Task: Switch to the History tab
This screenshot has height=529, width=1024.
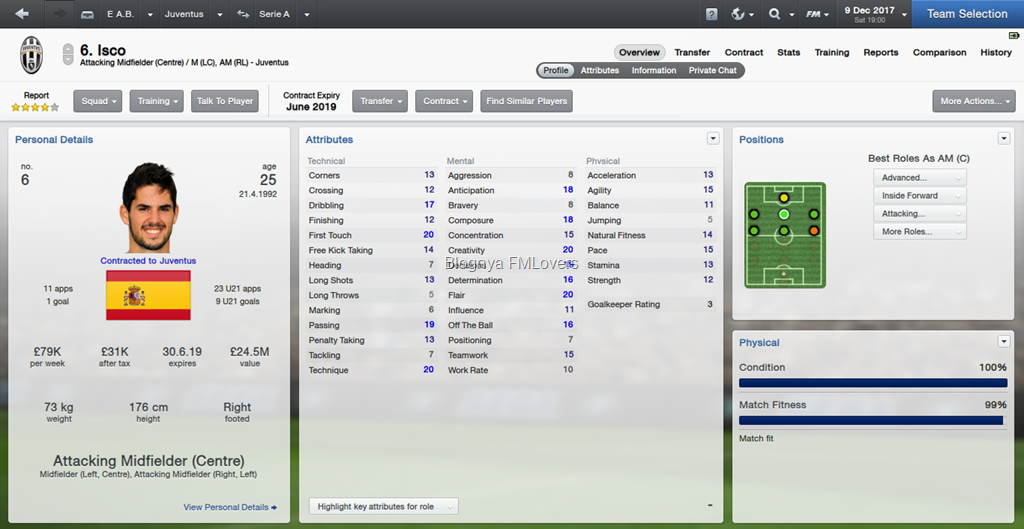Action: [996, 52]
